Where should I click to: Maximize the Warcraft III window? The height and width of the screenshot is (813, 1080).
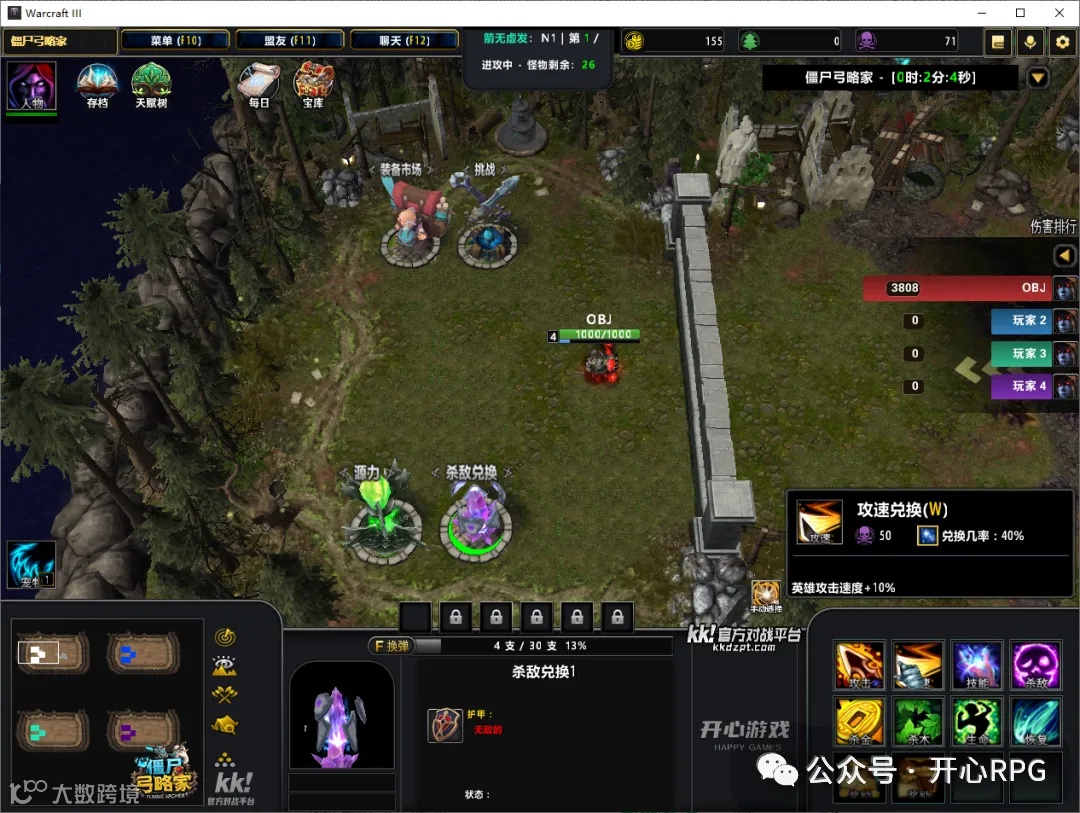tap(1020, 13)
